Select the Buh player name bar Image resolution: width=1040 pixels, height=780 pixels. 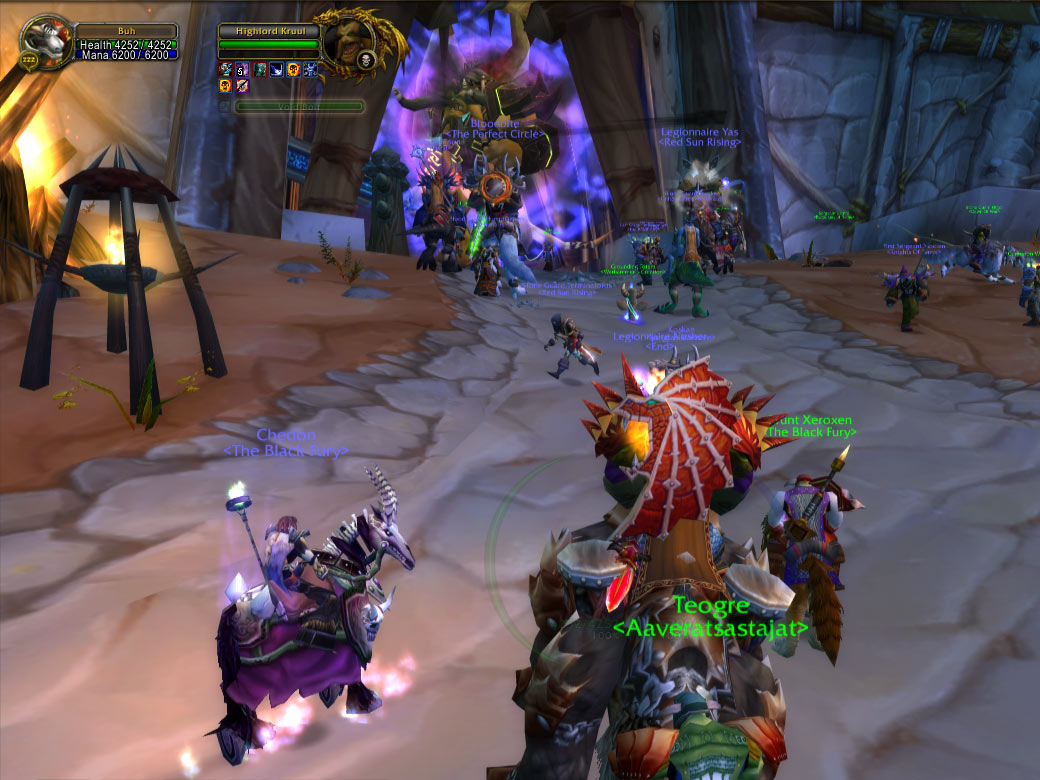click(x=126, y=30)
